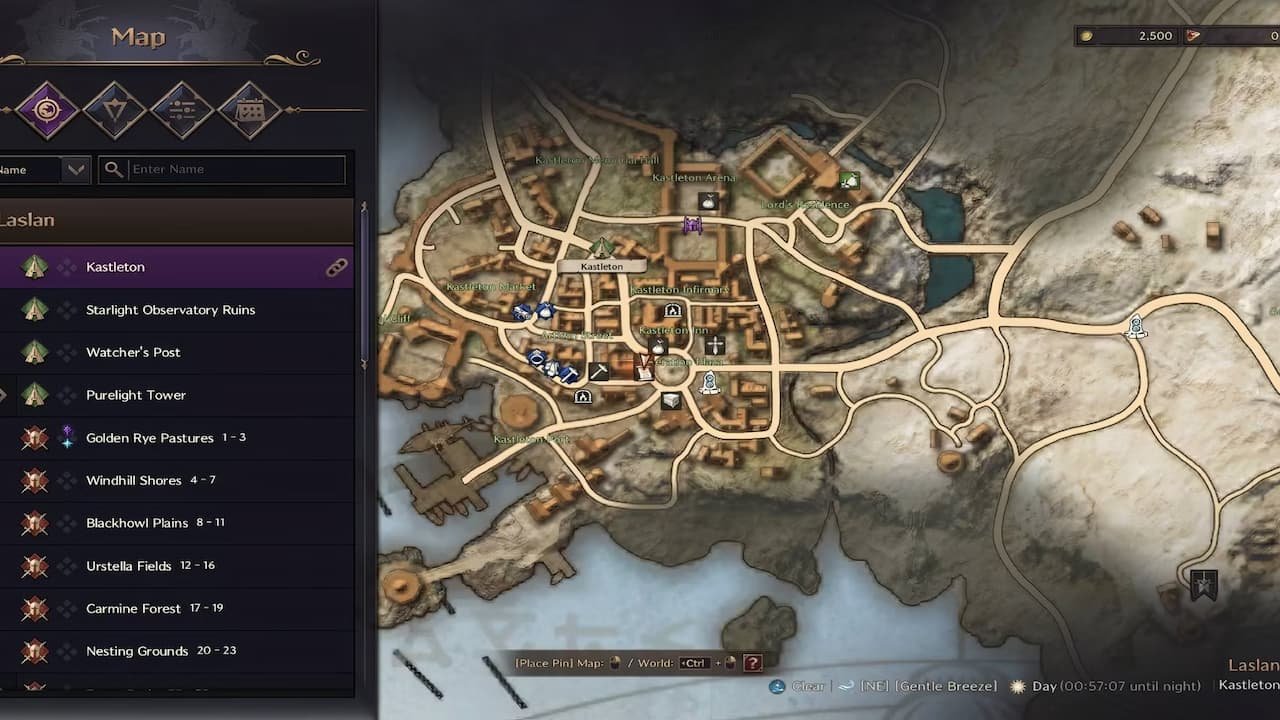The height and width of the screenshot is (720, 1280).
Task: Click the red question mark help button
Action: point(753,662)
